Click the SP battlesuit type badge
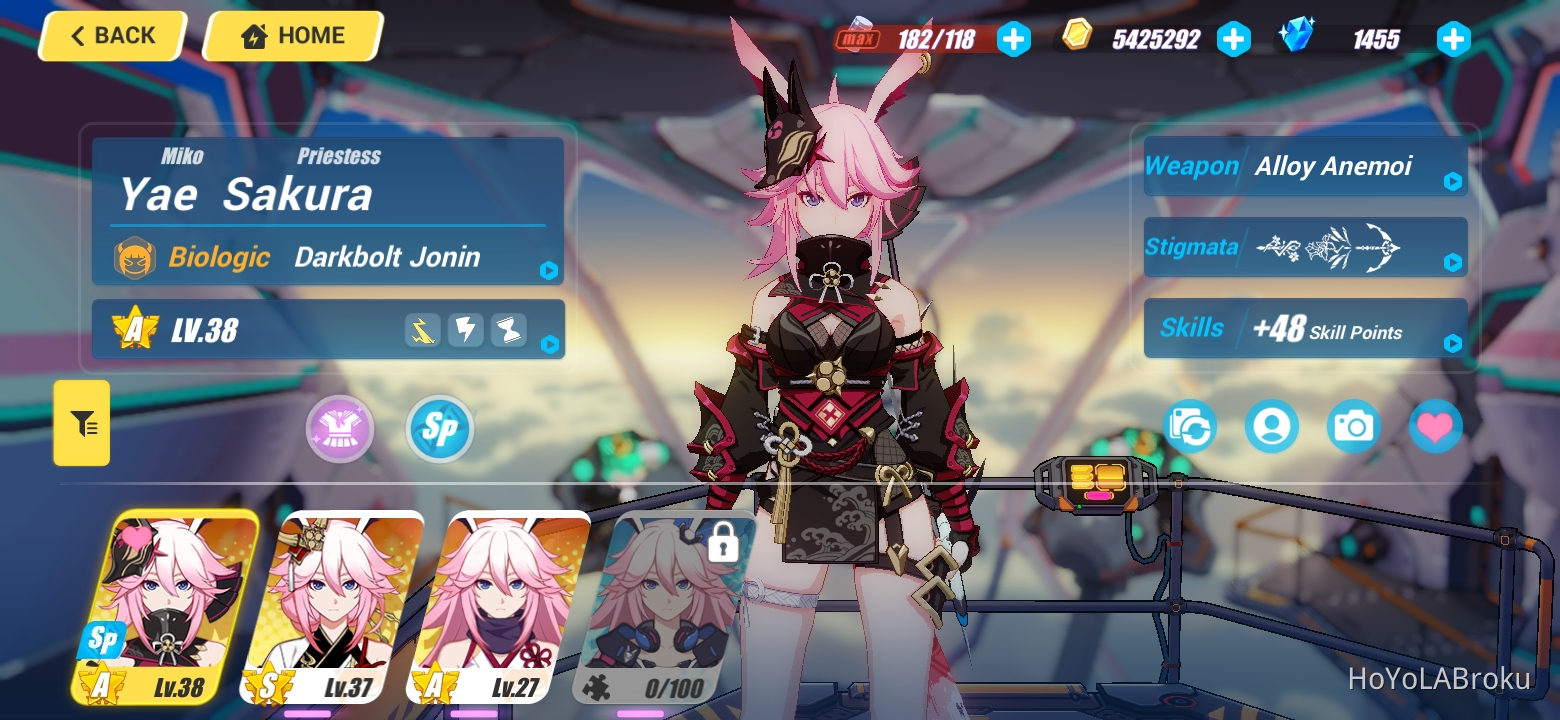This screenshot has height=720, width=1560. coord(438,428)
